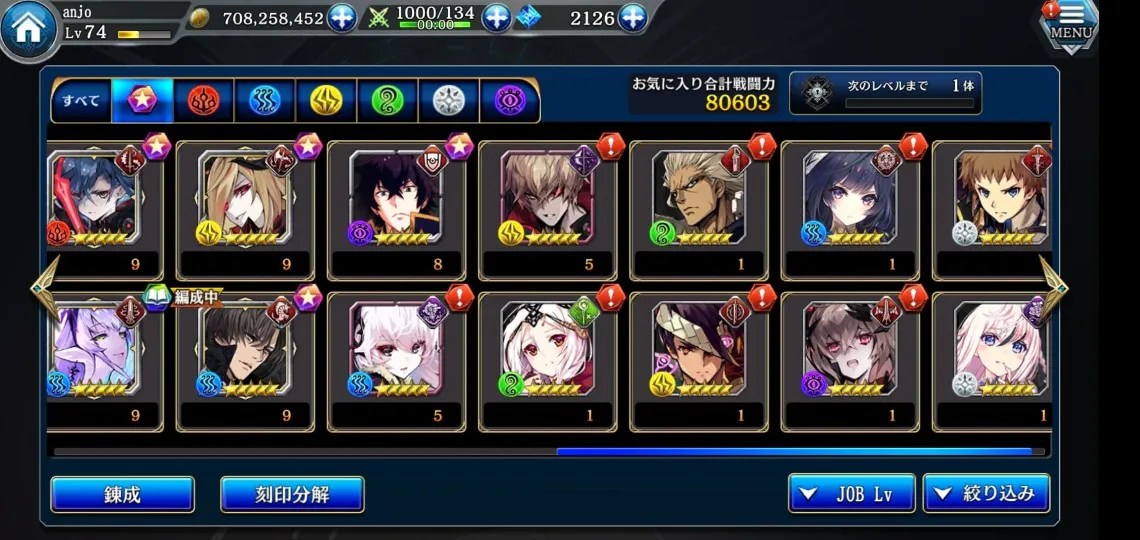Switch to the すべて filter tab

[x=81, y=101]
